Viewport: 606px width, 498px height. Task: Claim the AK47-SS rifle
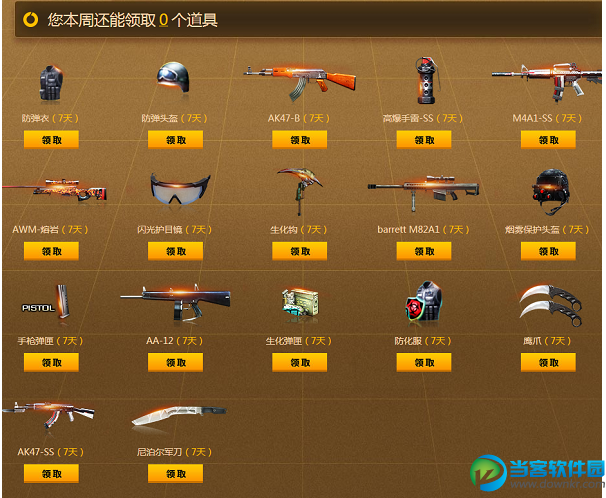(51, 473)
